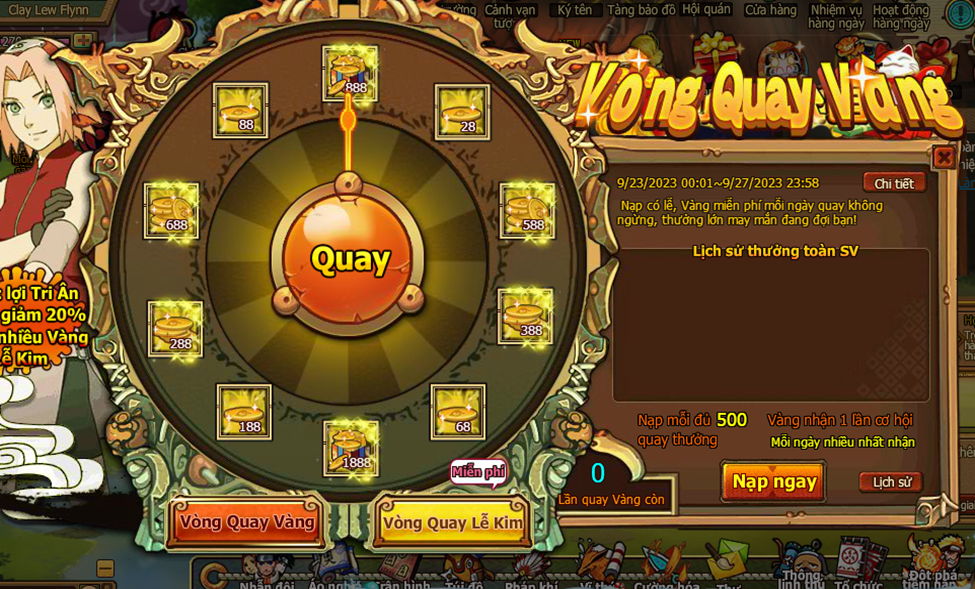Open Hoạt động hàng ngày daily activities
Screen dimensions: 975x589
coord(901,16)
